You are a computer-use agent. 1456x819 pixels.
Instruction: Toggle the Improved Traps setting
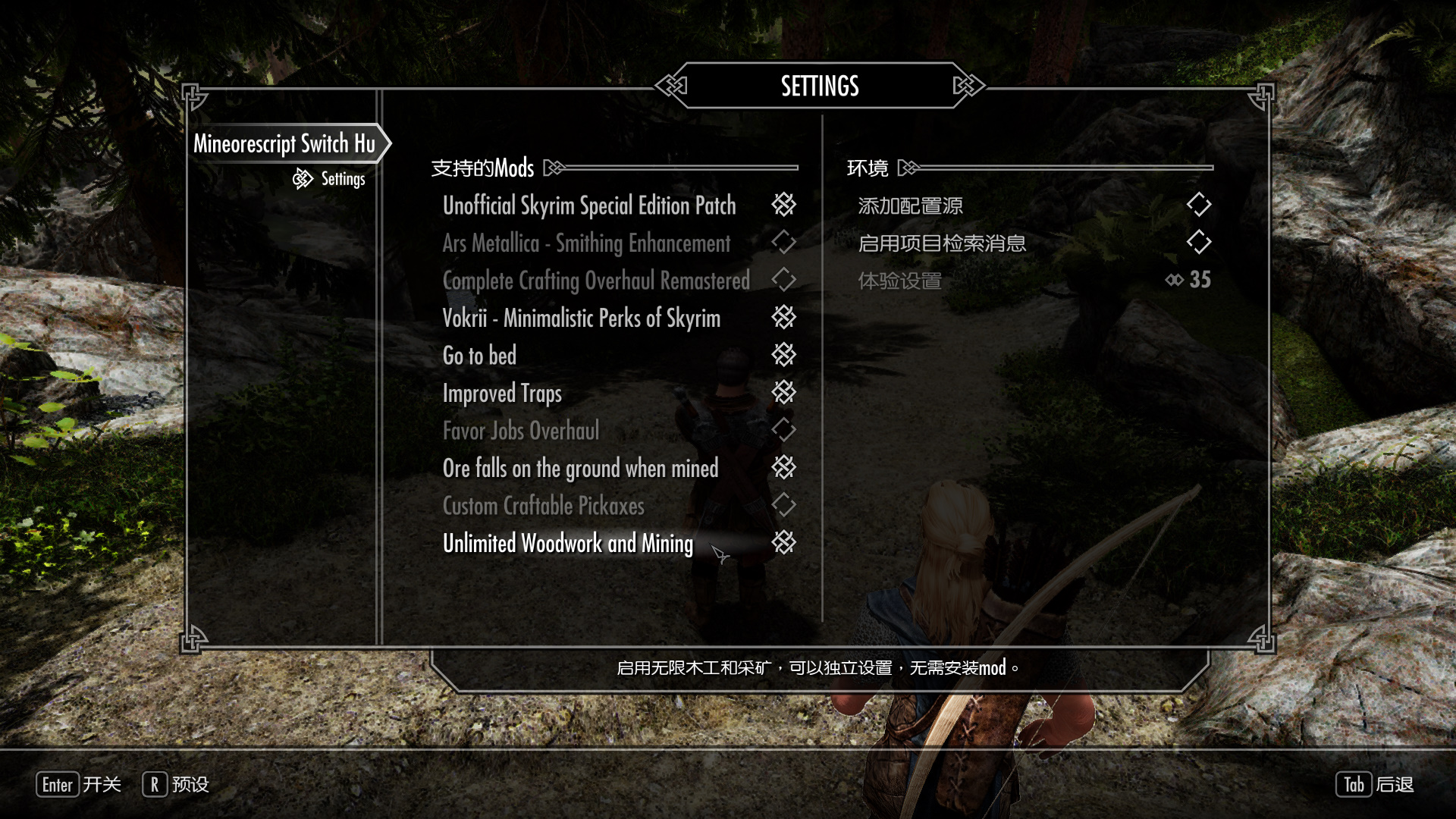pos(783,393)
